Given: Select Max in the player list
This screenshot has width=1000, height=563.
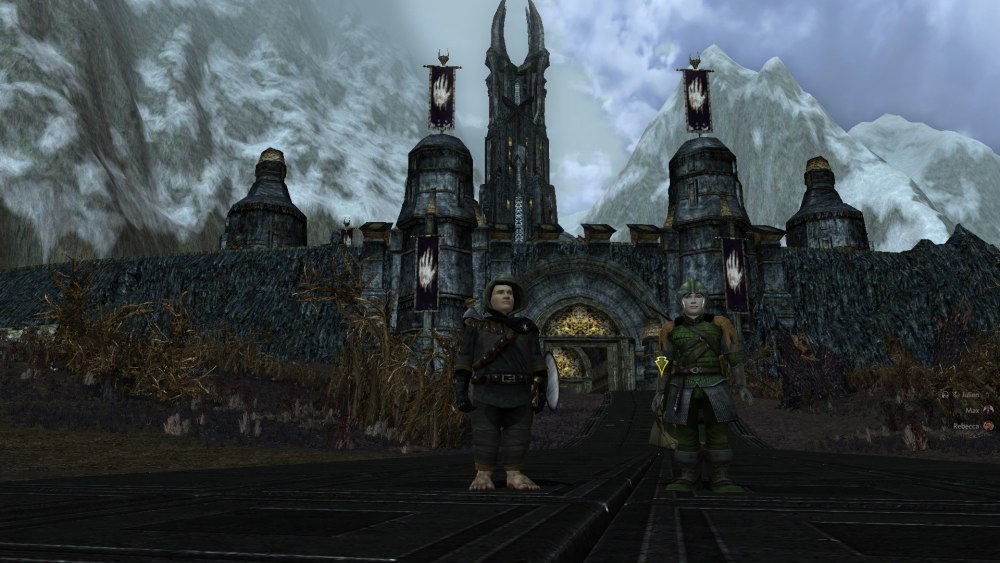Looking at the screenshot, I should pyautogui.click(x=972, y=410).
